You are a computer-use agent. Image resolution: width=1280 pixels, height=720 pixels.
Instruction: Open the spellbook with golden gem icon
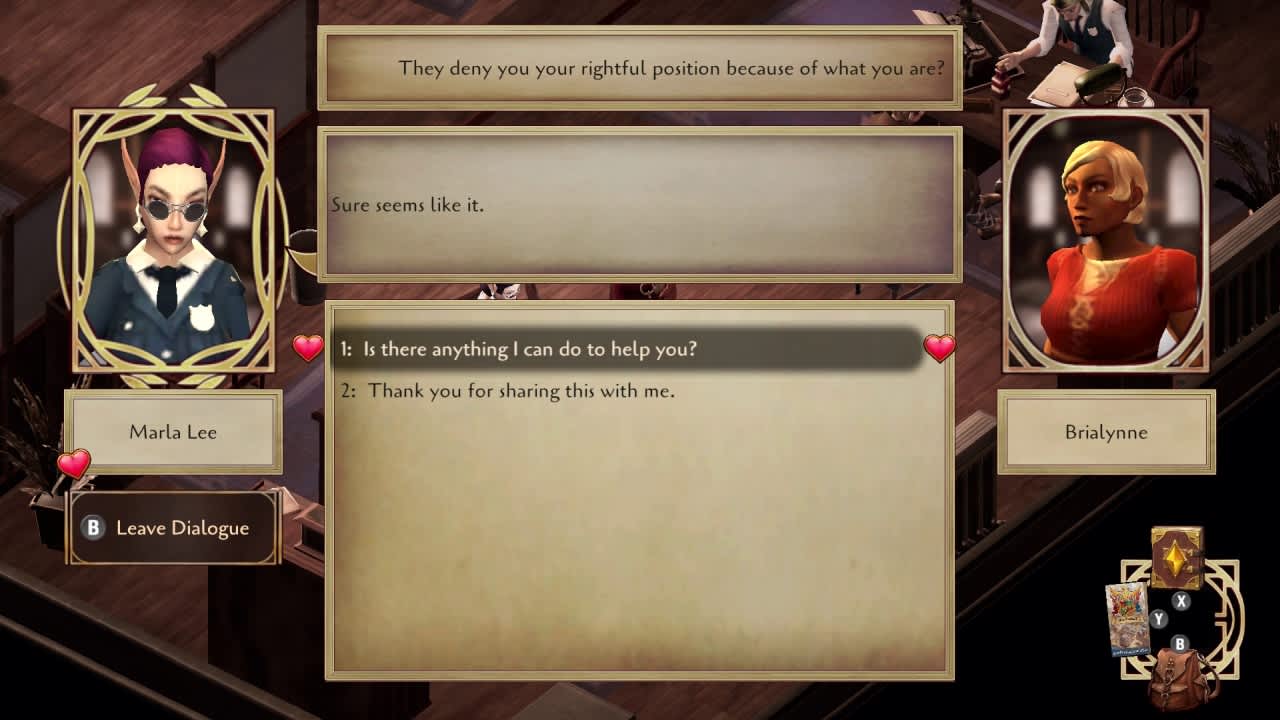pos(1175,556)
